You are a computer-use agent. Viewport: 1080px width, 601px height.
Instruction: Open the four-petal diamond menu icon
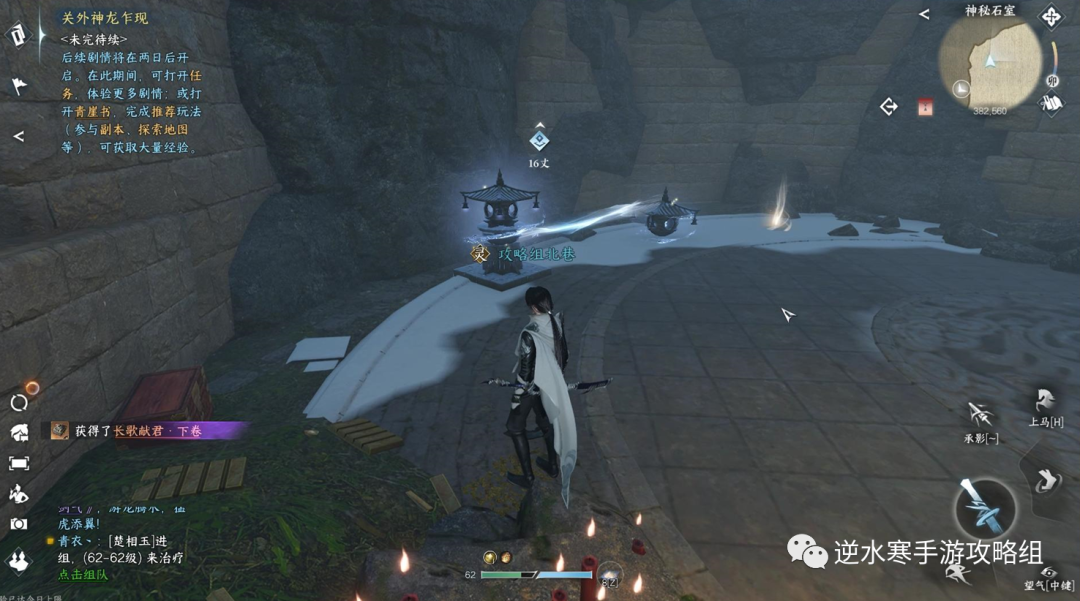[1051, 16]
